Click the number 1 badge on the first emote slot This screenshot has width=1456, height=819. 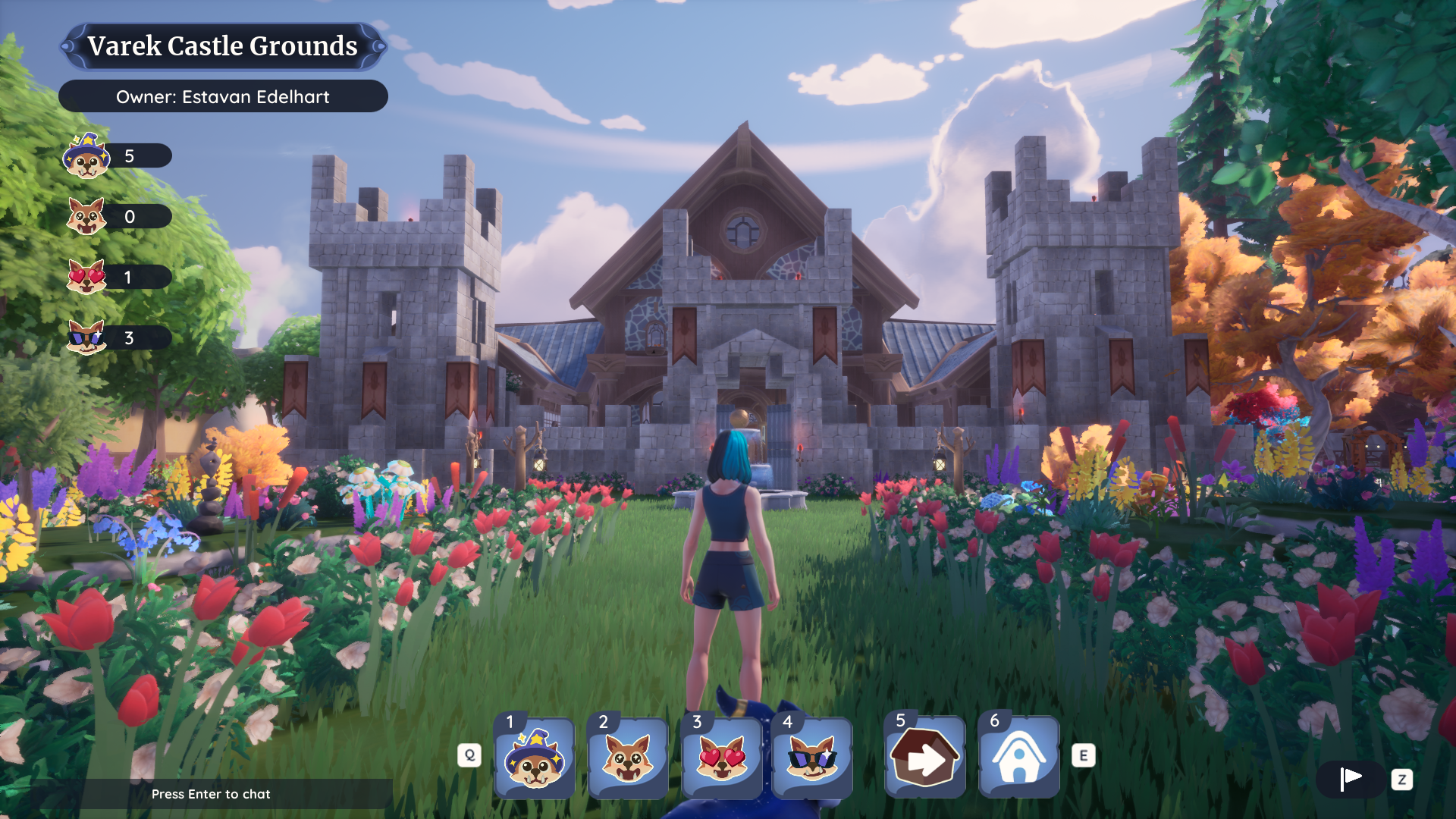[x=510, y=723]
